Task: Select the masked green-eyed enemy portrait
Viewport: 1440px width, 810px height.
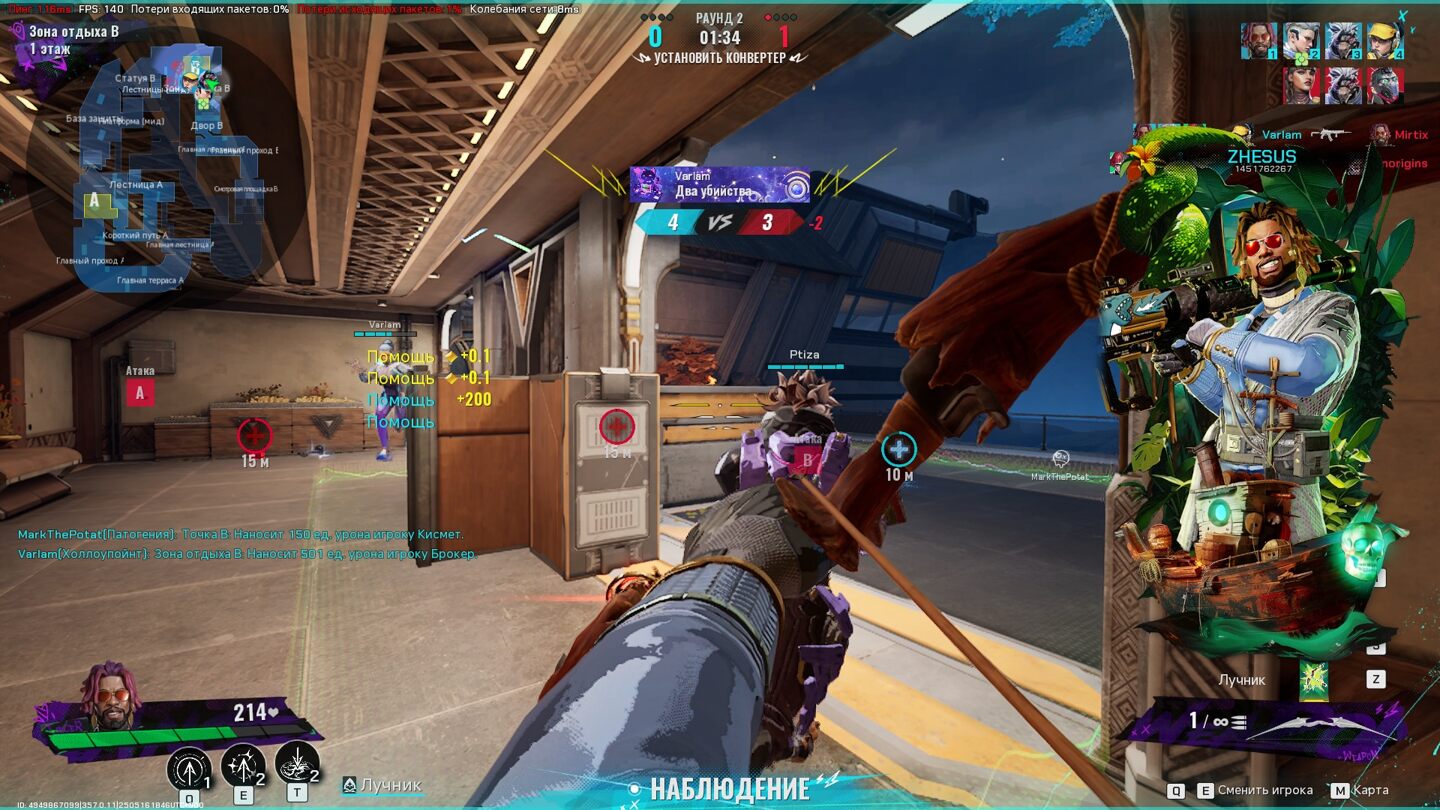Action: point(1385,85)
